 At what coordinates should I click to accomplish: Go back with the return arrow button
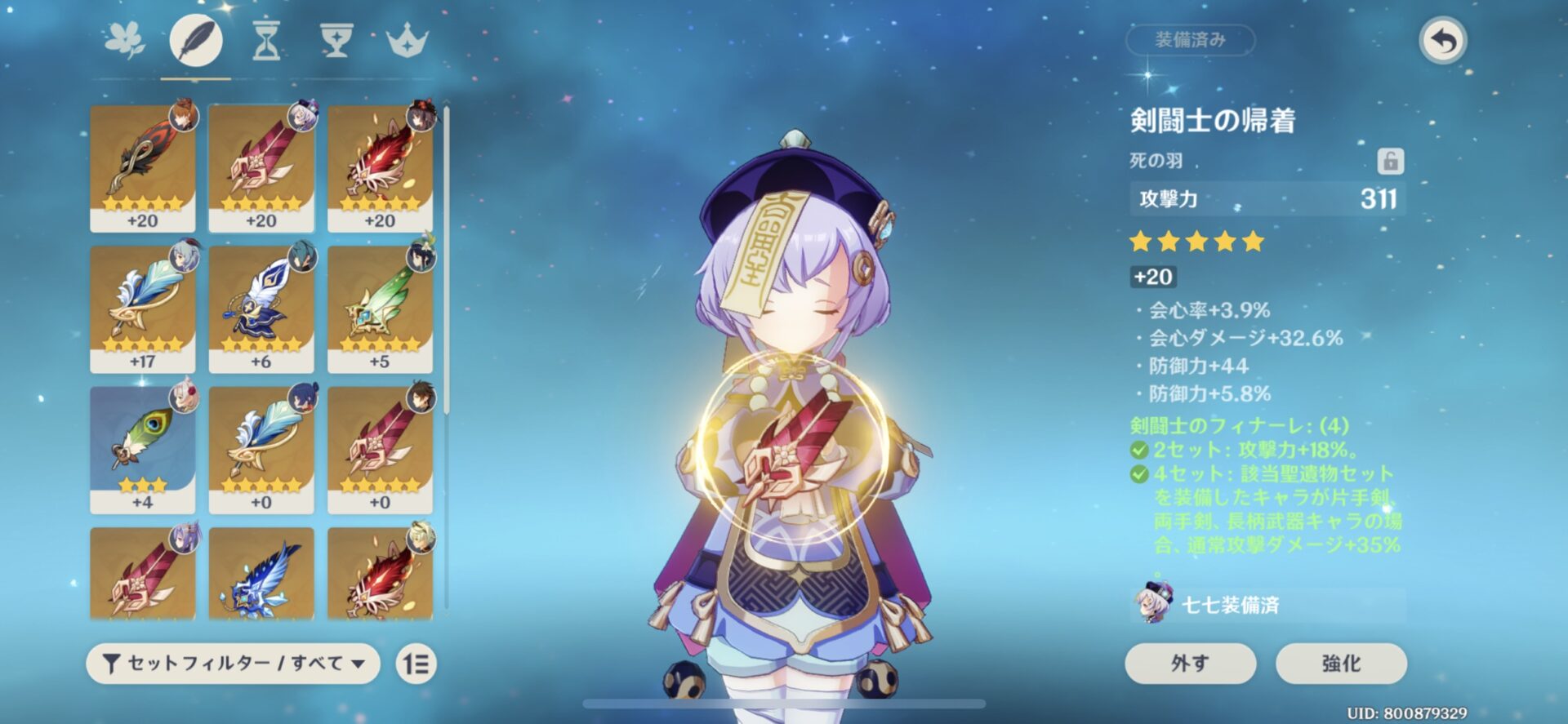(x=1443, y=40)
